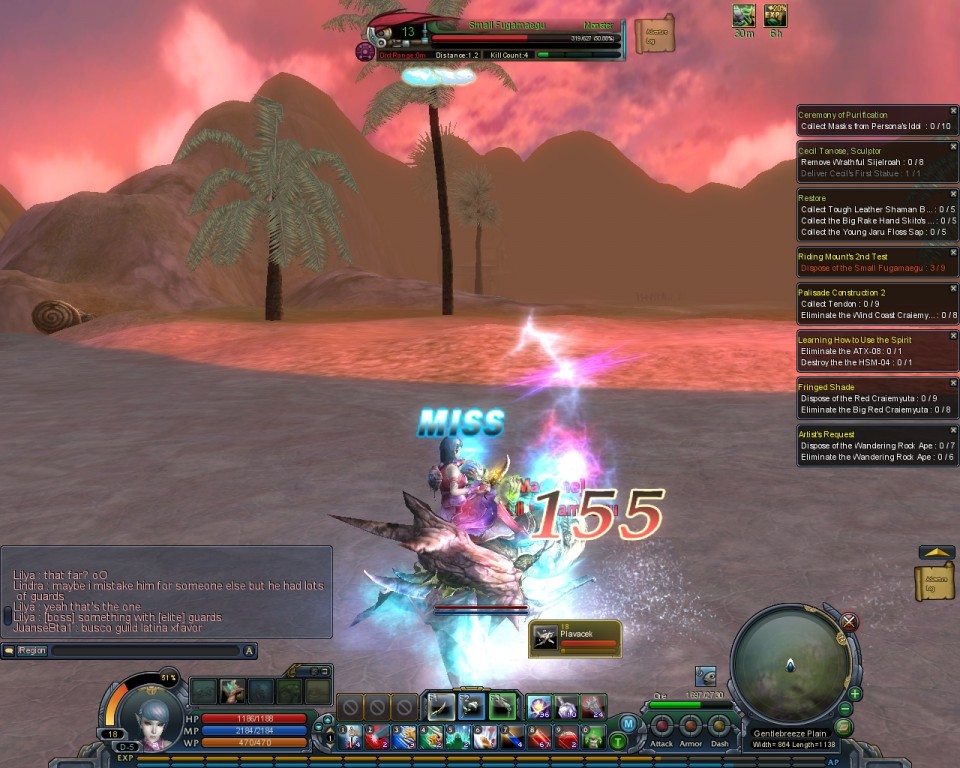The height and width of the screenshot is (768, 960).
Task: Close the Riding Mount's 2nd Test tracker
Action: point(952,252)
